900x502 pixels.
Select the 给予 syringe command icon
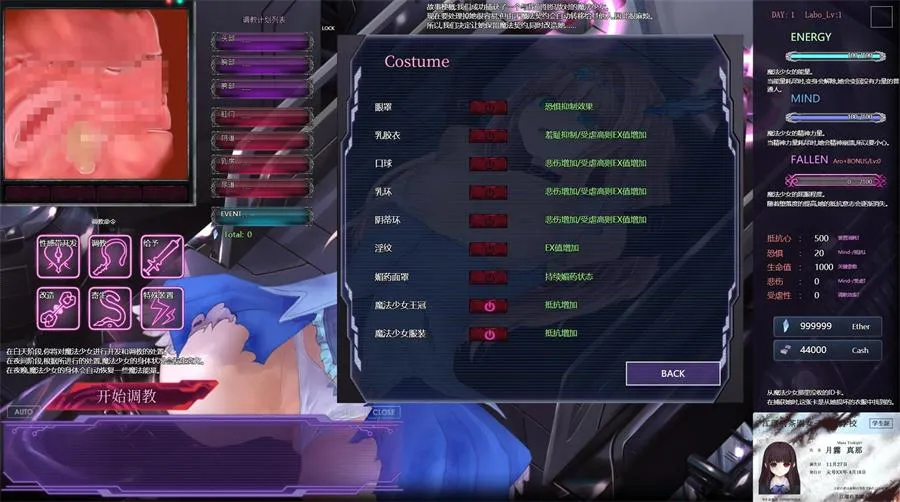click(161, 258)
